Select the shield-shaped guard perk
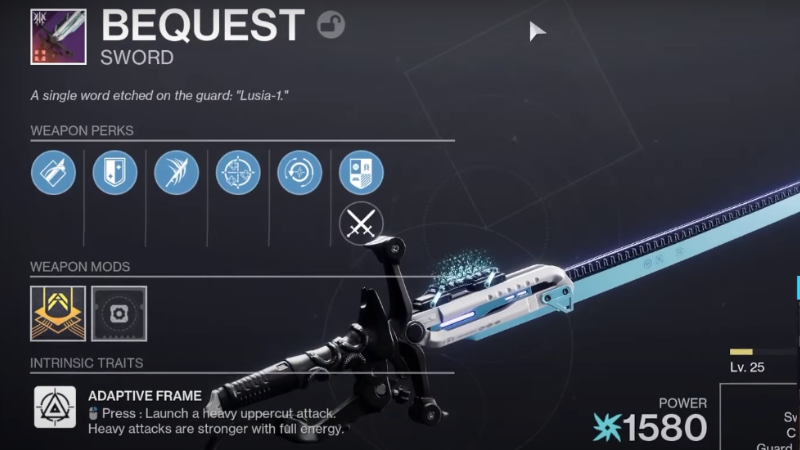Image resolution: width=800 pixels, height=450 pixels. click(x=115, y=173)
